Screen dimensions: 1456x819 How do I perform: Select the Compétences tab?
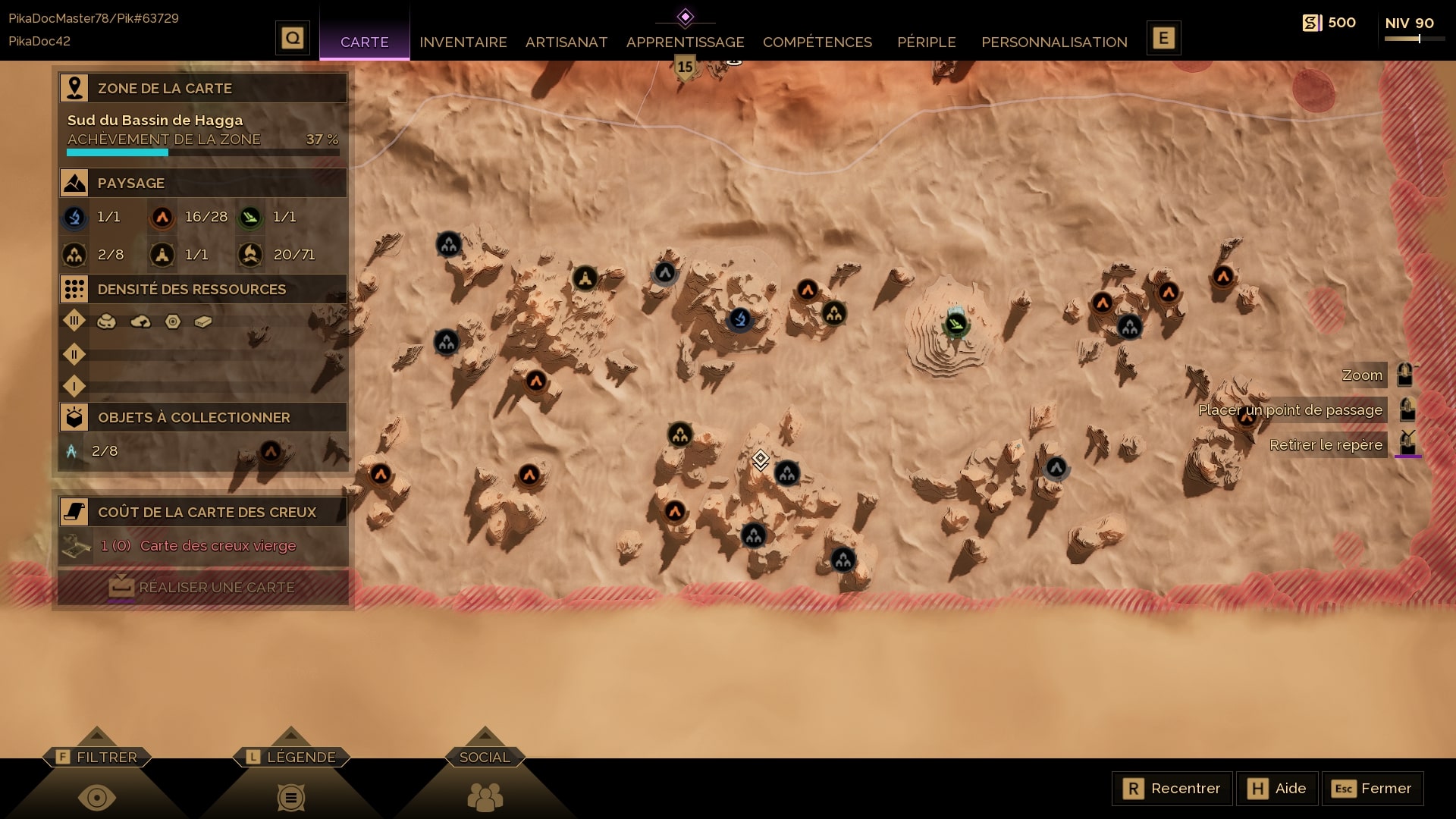[817, 42]
